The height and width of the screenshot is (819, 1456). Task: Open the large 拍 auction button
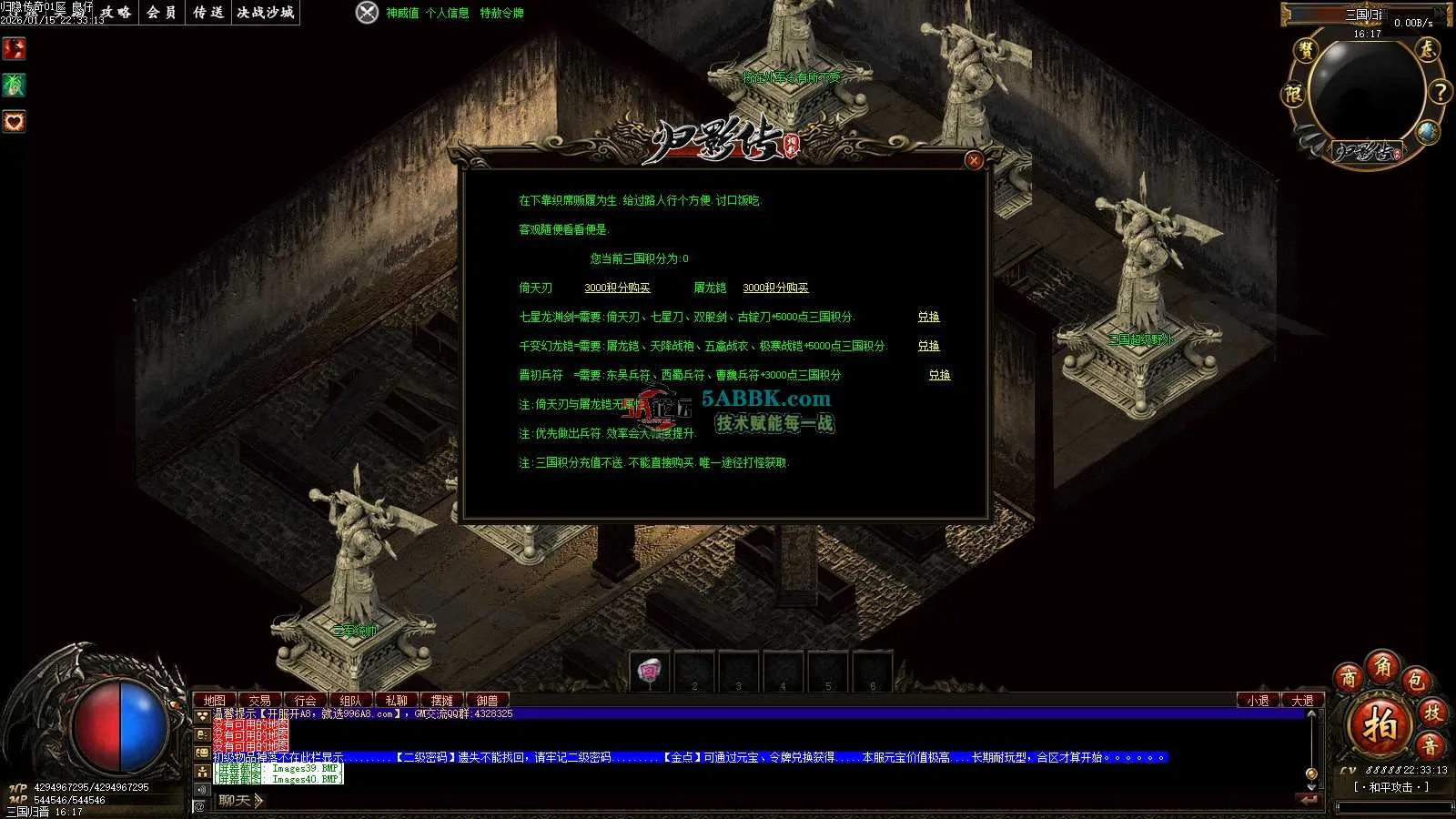coord(1380,725)
